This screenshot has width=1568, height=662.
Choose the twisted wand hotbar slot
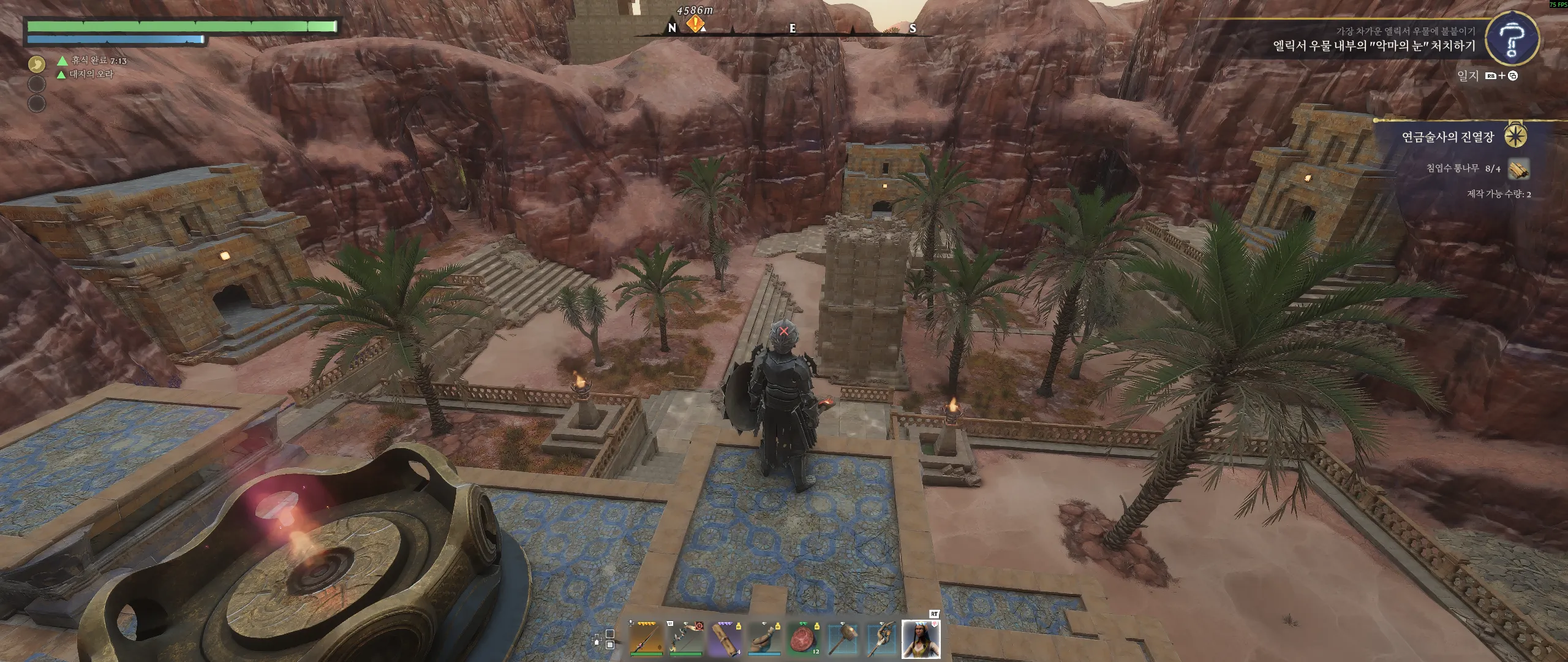click(x=881, y=638)
